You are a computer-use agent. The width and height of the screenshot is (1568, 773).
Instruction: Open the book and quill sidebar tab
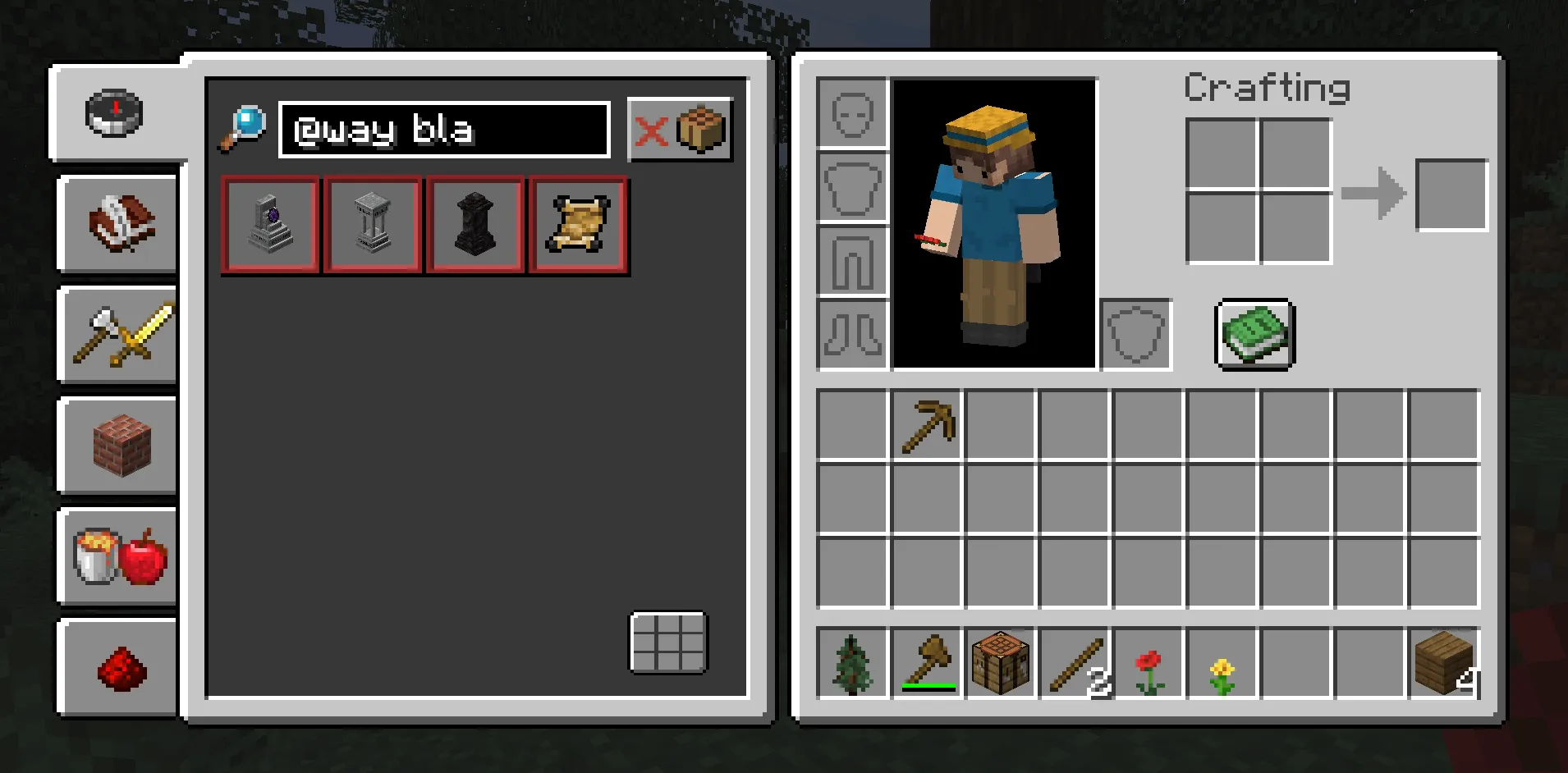coord(117,226)
